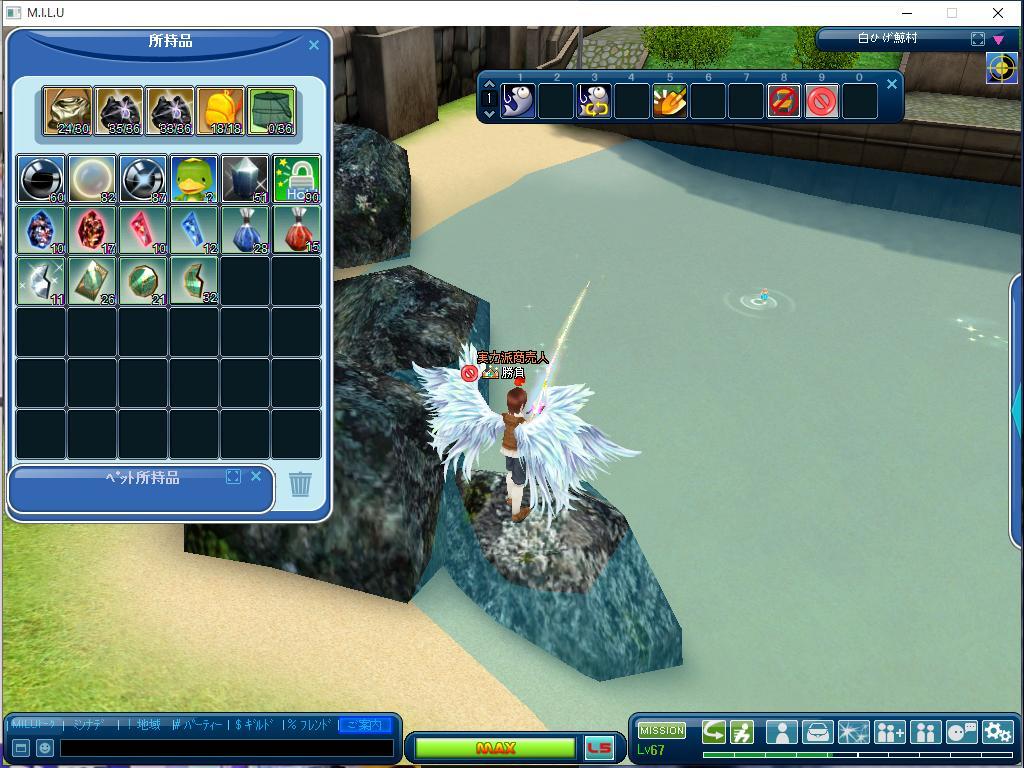1024x768 pixels.
Task: Click the chat text input box
Action: coord(226,747)
